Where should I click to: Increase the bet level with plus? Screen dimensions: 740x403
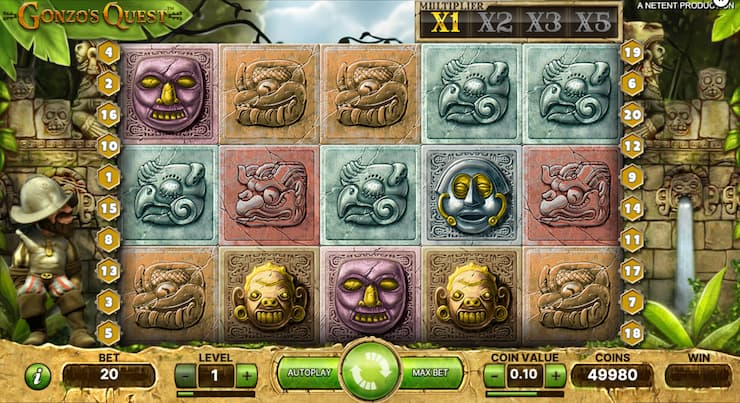(246, 376)
